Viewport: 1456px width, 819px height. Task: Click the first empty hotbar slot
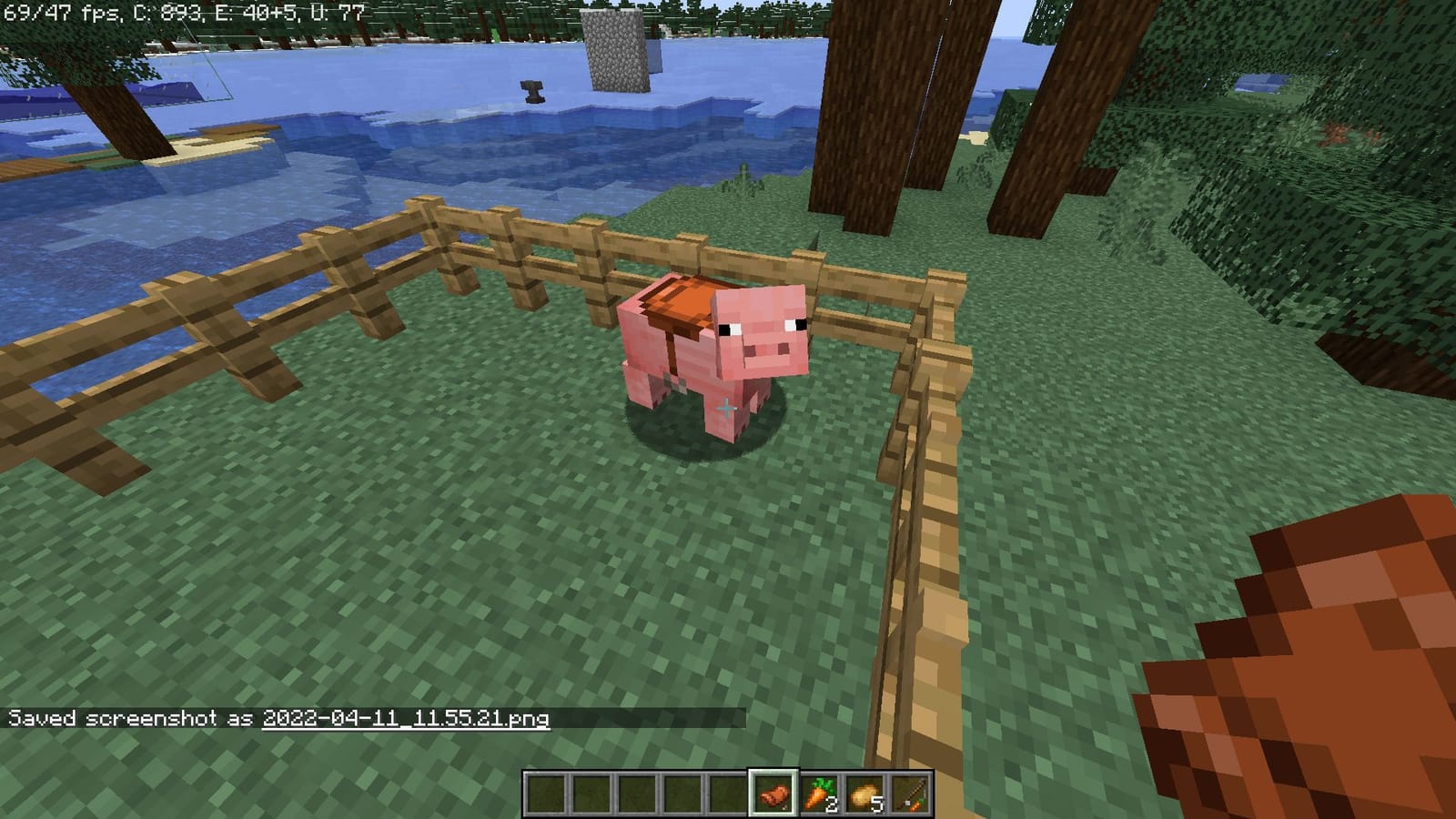[548, 794]
